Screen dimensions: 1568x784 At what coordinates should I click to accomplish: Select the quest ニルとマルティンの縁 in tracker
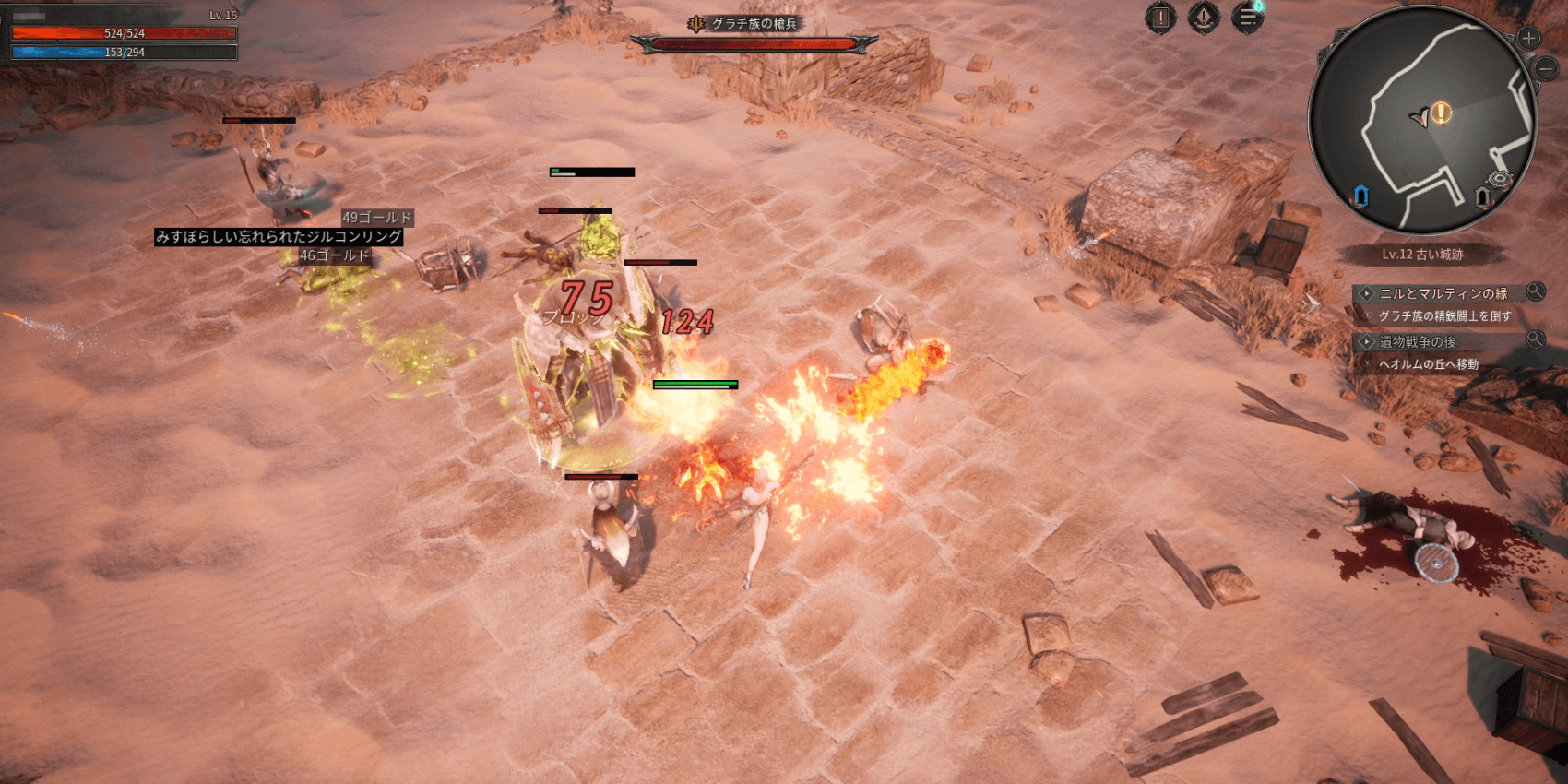point(1443,293)
